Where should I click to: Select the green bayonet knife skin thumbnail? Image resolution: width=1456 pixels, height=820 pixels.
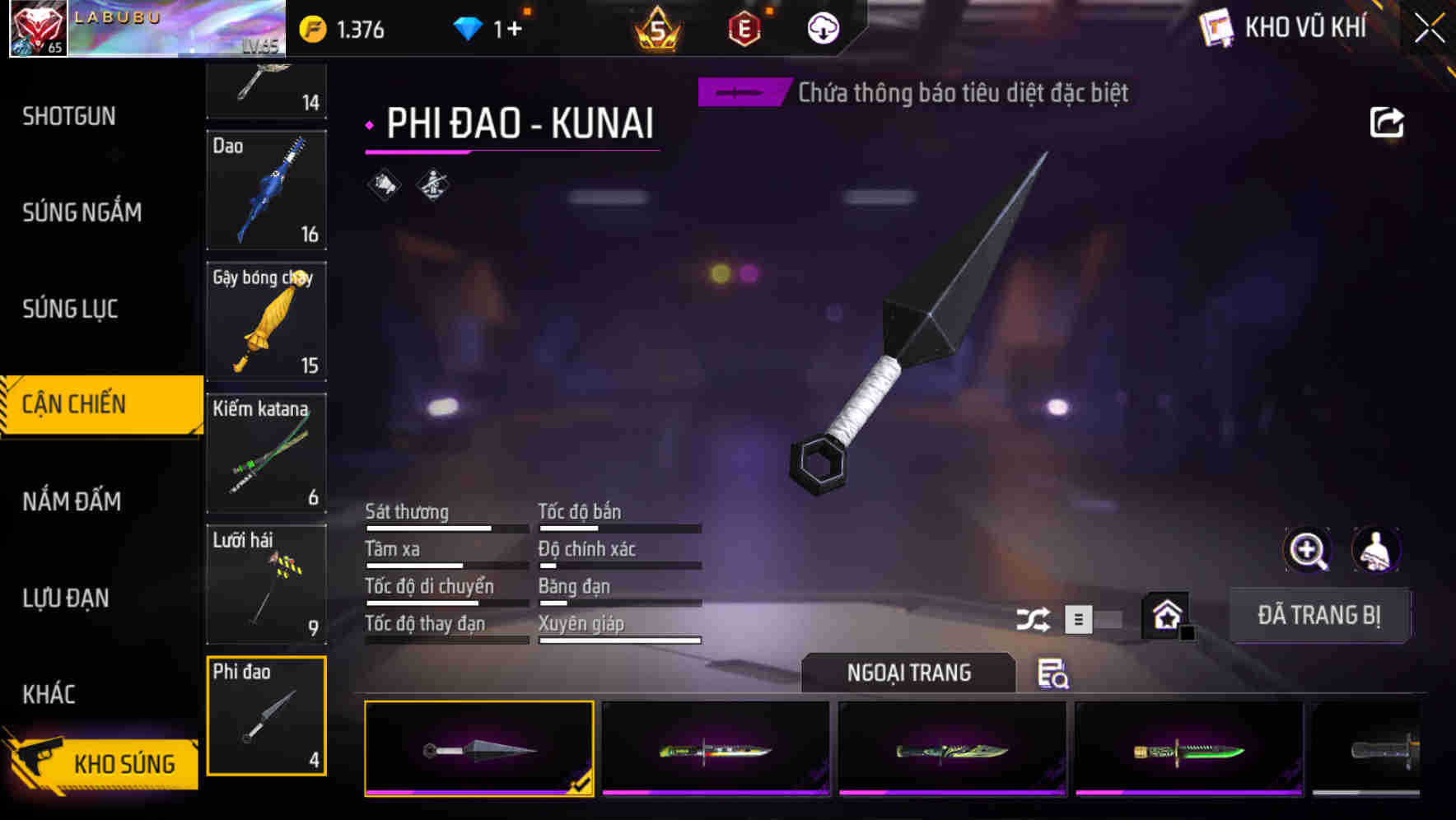(x=1188, y=748)
